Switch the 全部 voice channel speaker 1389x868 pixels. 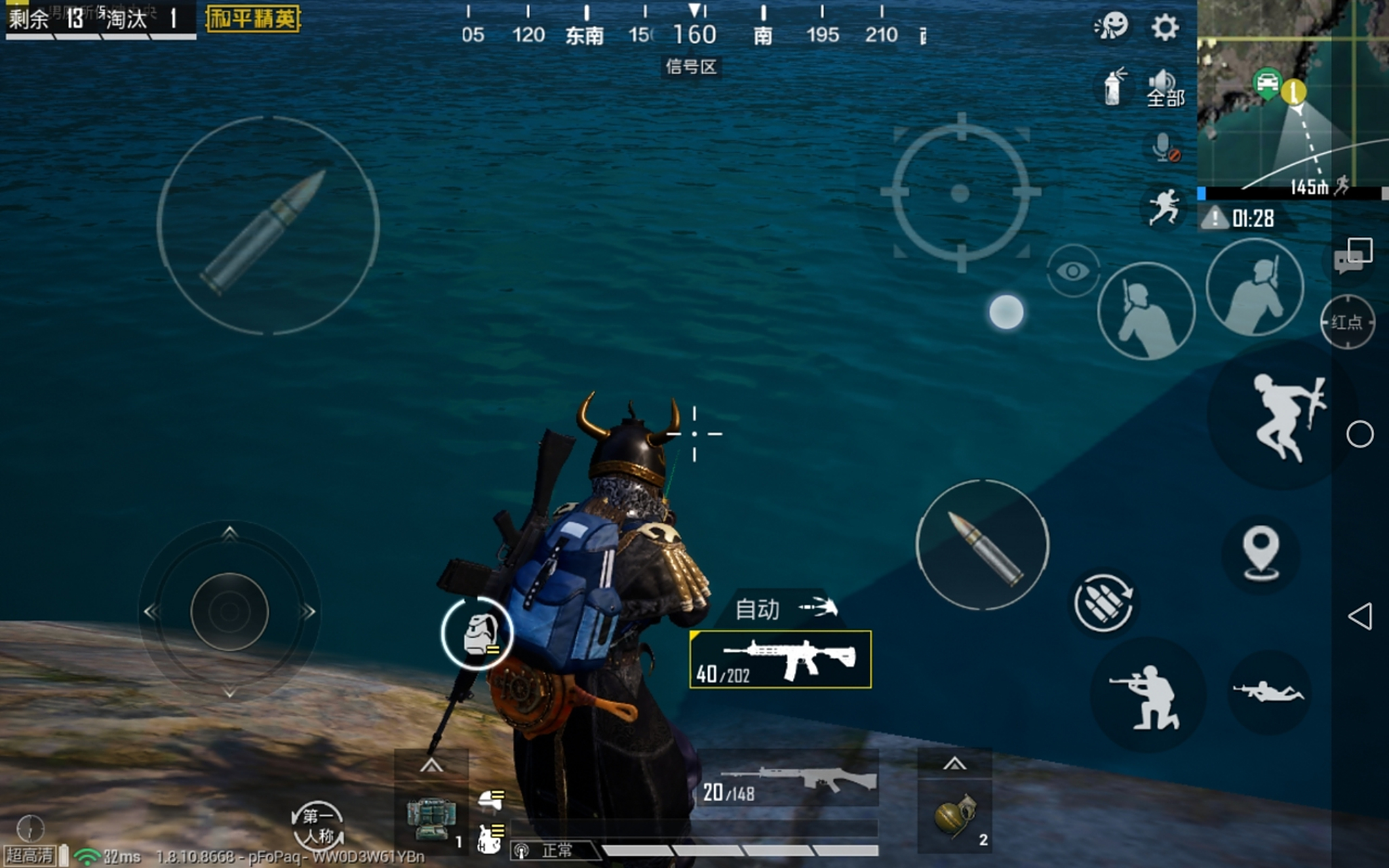coord(1165,89)
